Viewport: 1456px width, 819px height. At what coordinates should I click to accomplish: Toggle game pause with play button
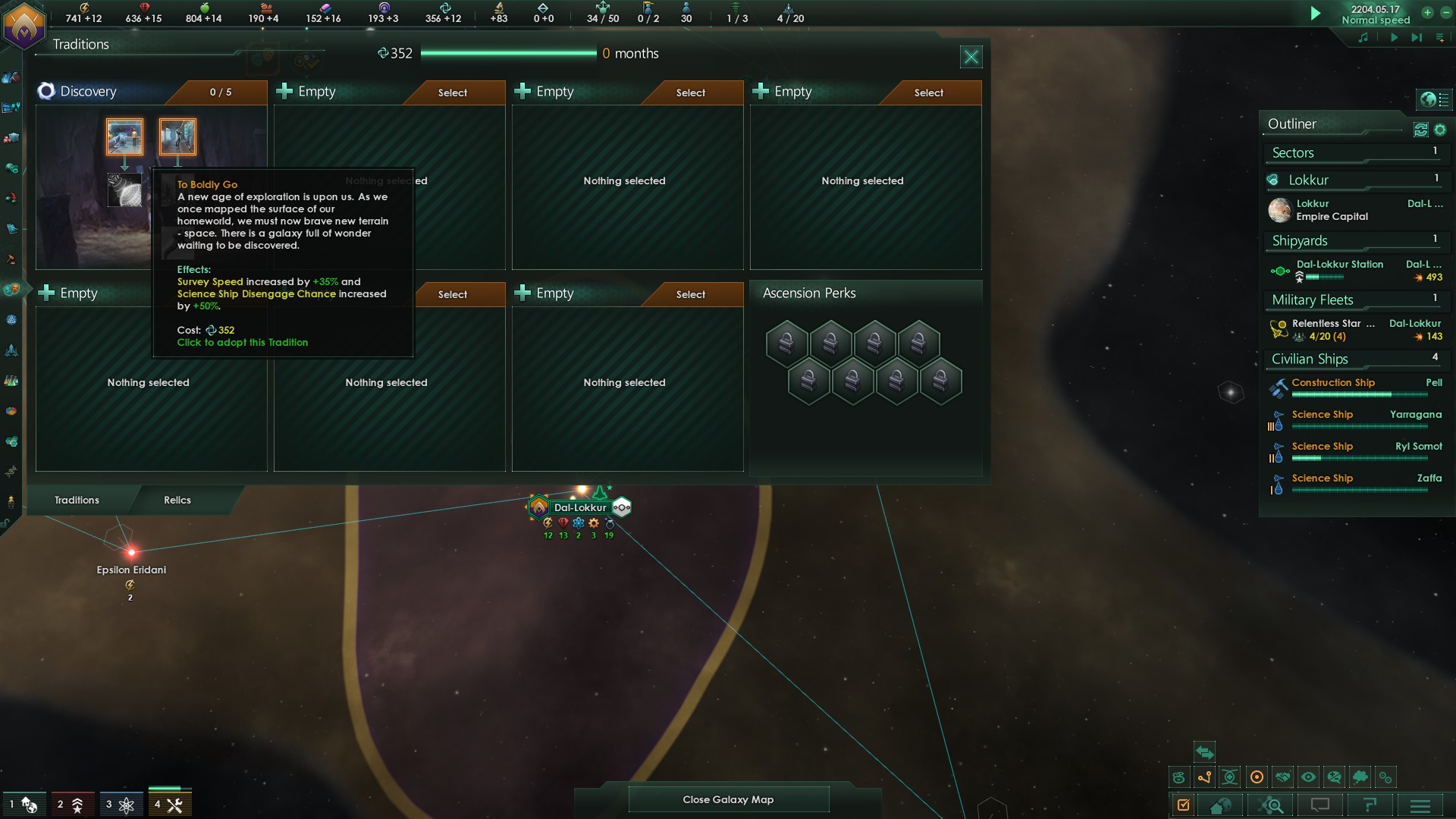click(1315, 14)
